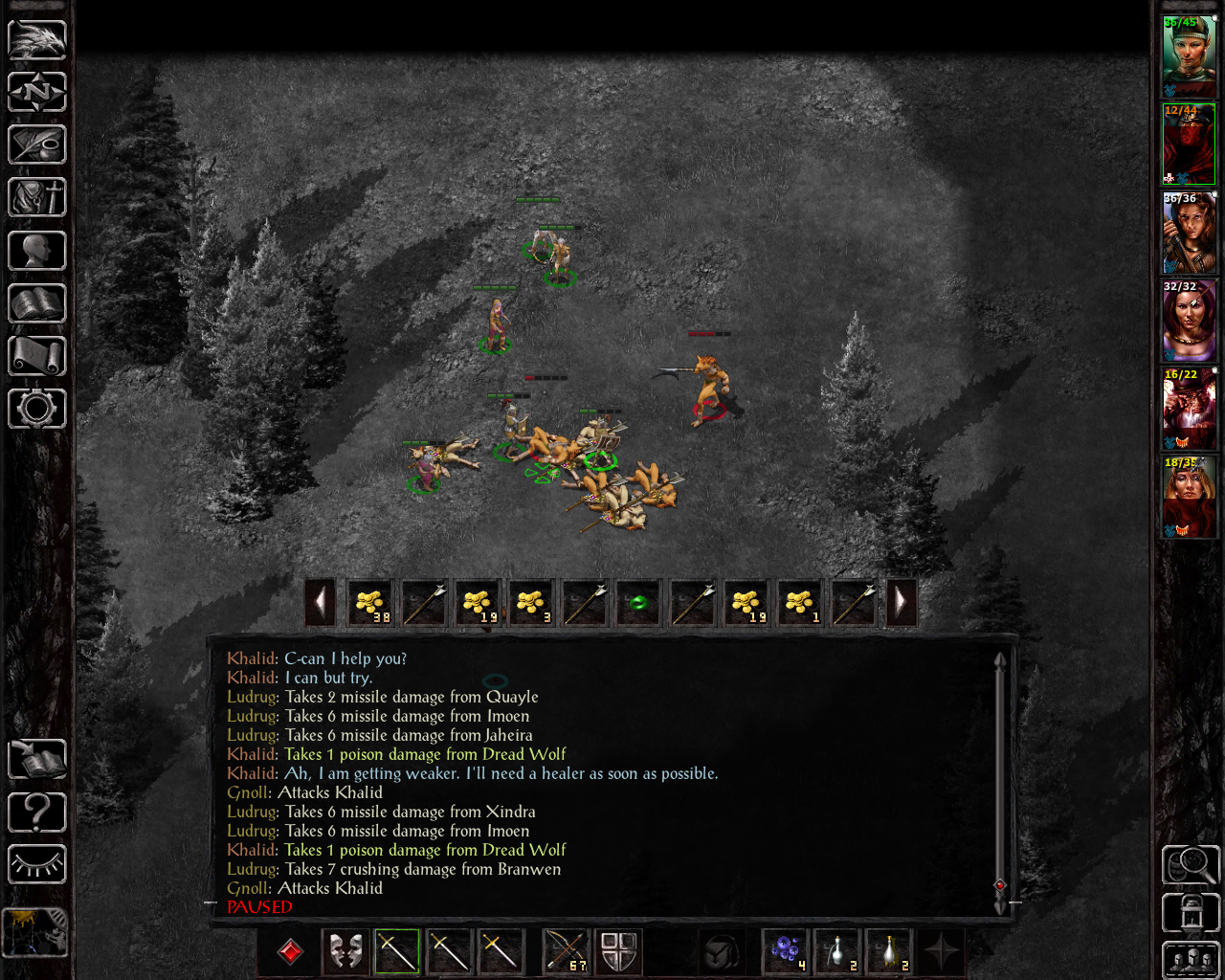Show next ground items with right arrow

point(901,603)
